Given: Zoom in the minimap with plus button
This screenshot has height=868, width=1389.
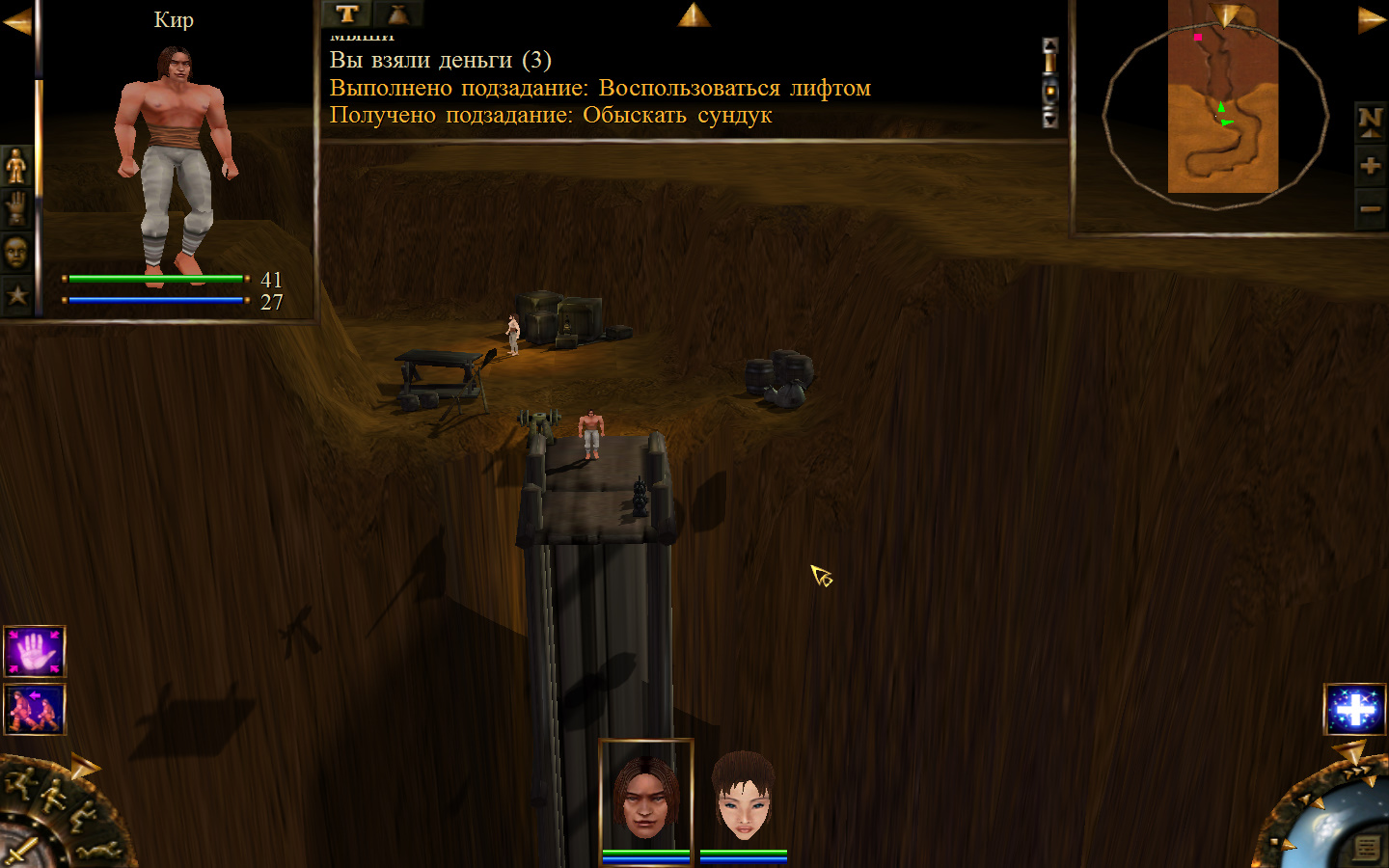Looking at the screenshot, I should [1370, 166].
